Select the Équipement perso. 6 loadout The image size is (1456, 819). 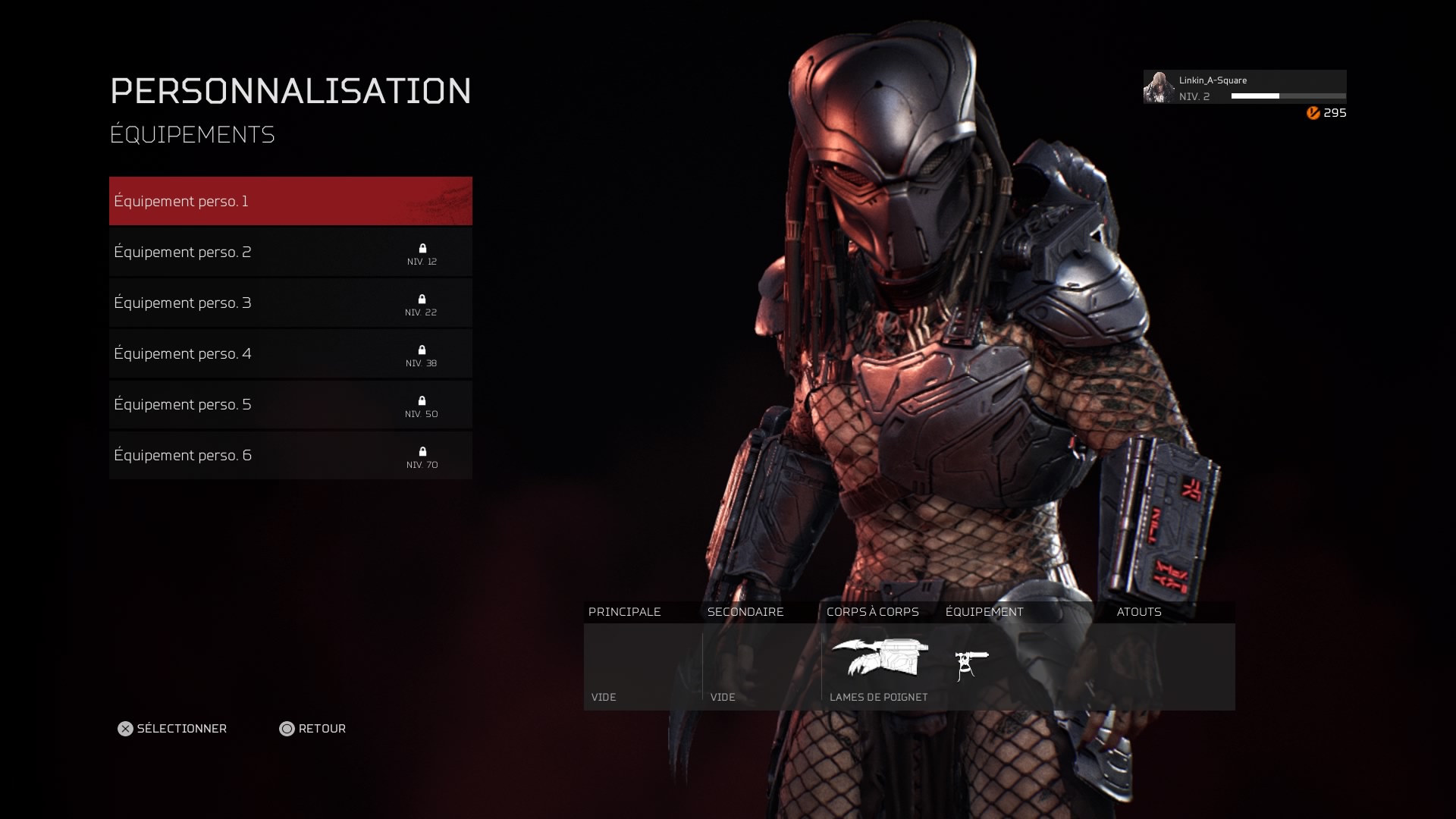click(290, 455)
